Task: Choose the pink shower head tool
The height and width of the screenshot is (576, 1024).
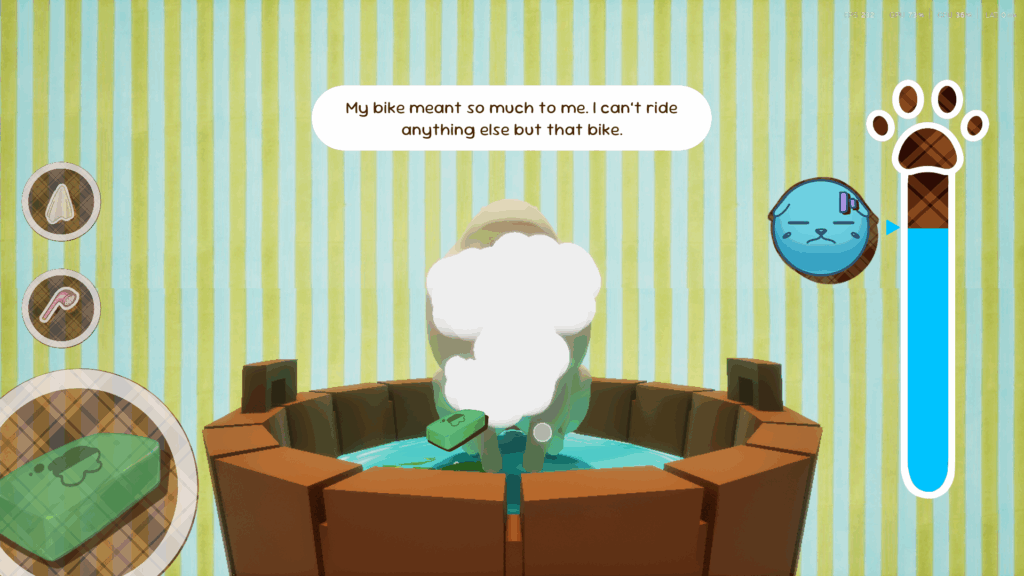Action: 61,307
